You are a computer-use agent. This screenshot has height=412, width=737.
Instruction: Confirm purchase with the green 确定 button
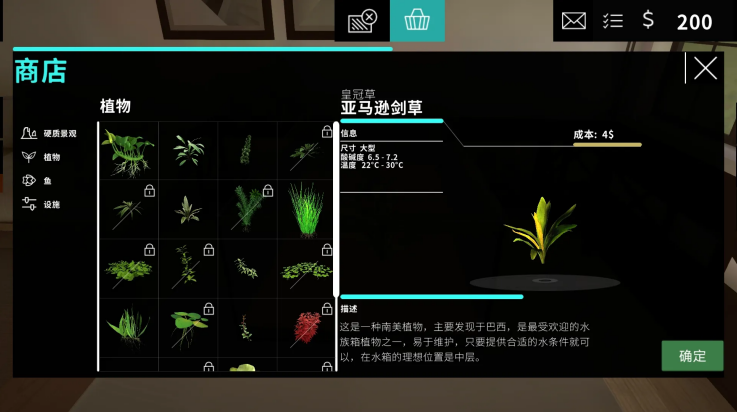click(x=692, y=356)
